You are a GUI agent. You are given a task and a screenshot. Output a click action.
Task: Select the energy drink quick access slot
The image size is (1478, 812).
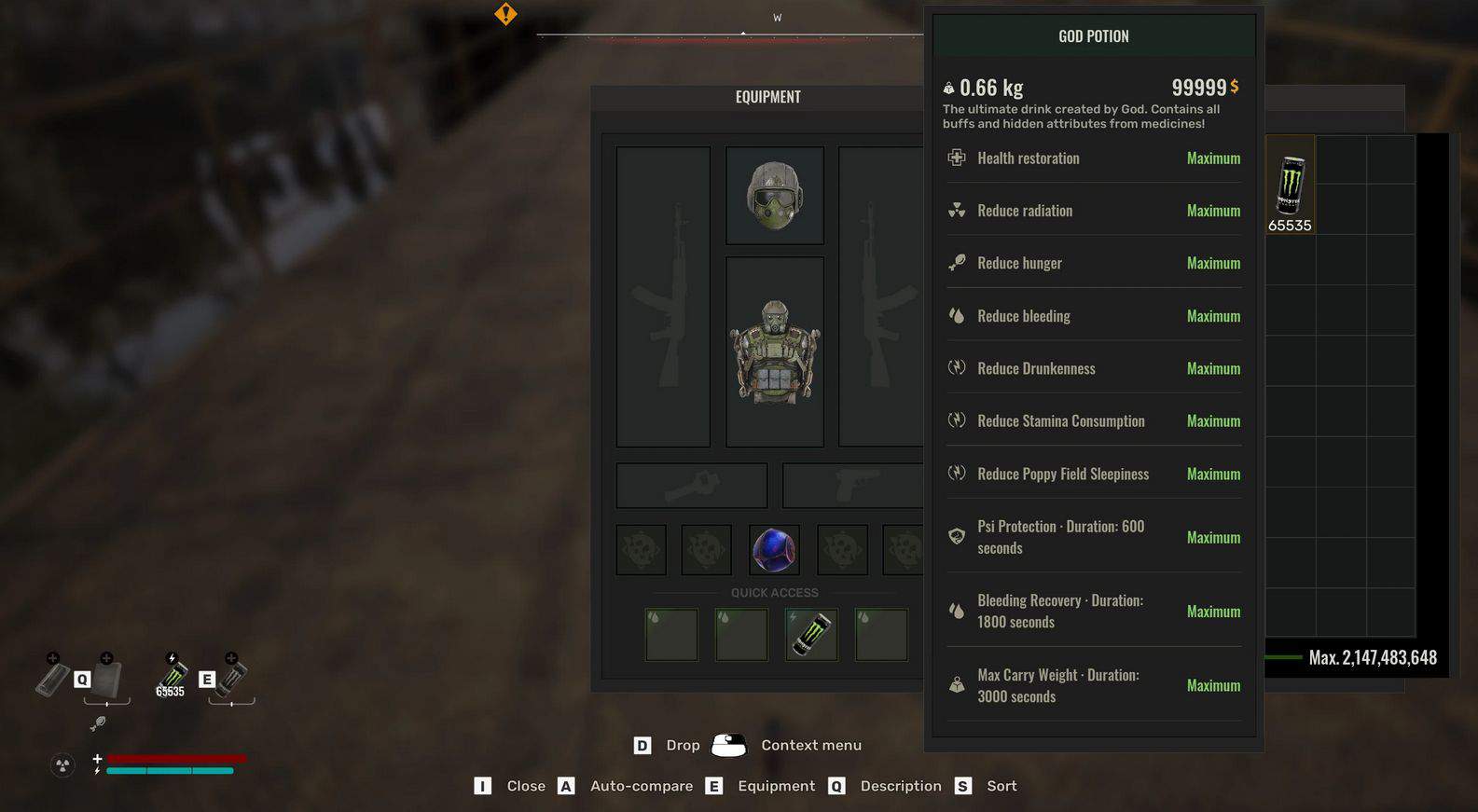(x=810, y=635)
